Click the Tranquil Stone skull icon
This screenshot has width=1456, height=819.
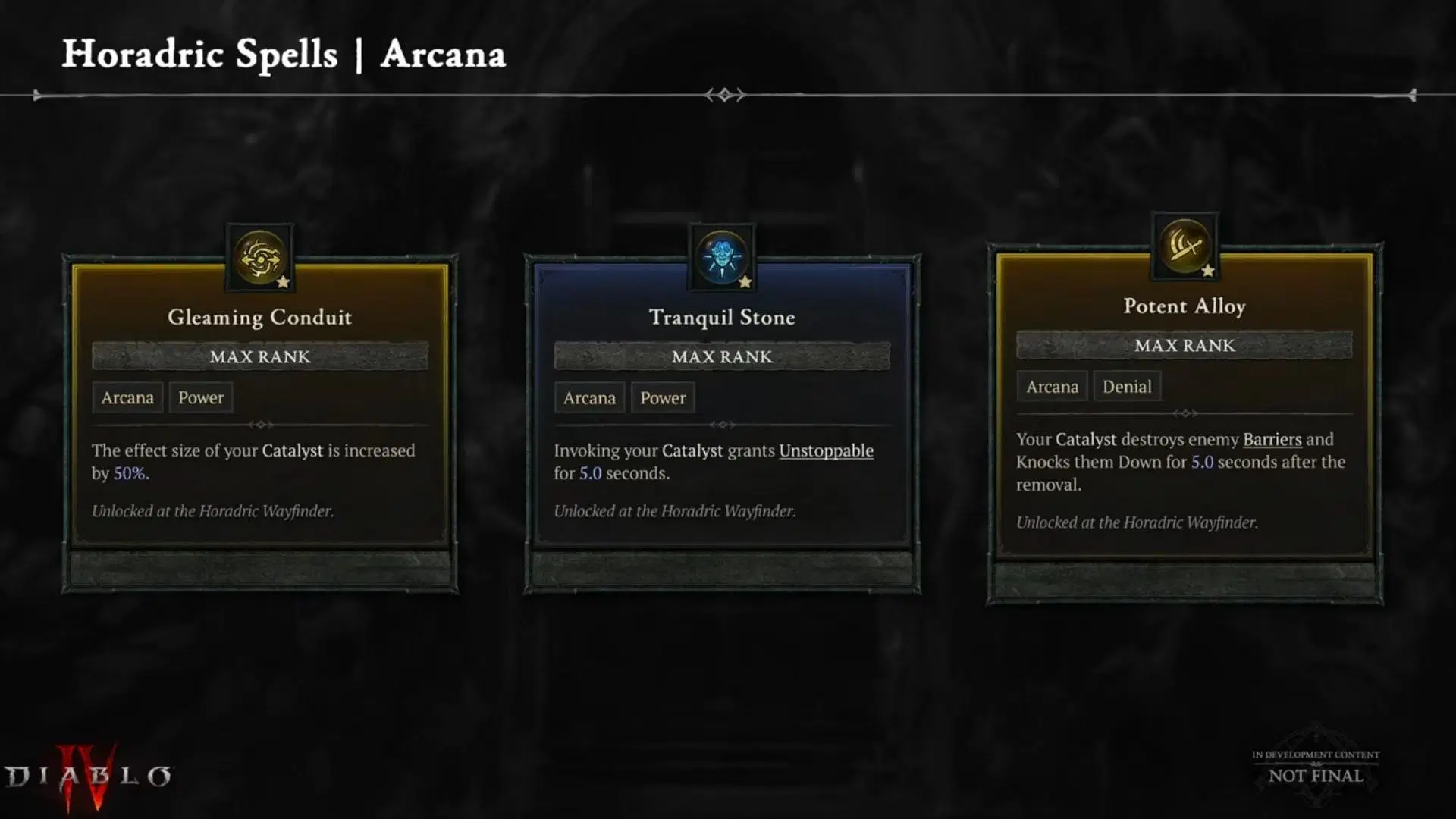[721, 256]
